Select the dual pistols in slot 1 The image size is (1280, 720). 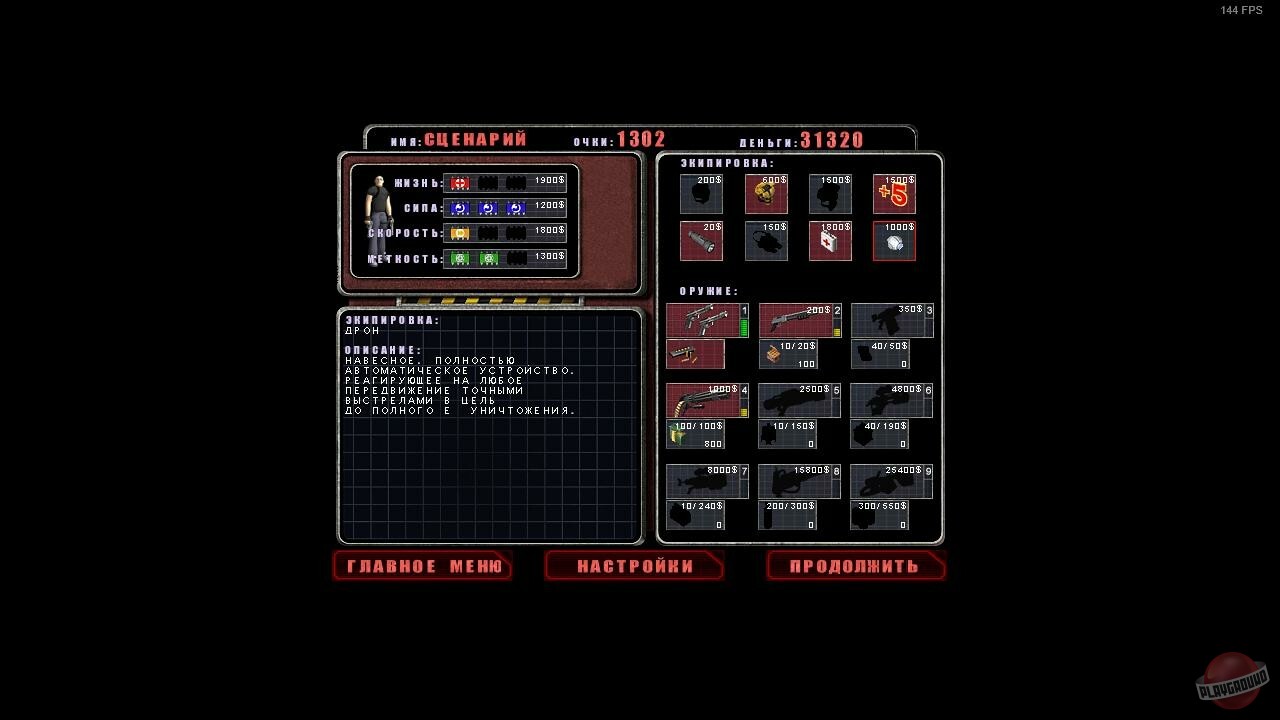coord(705,319)
